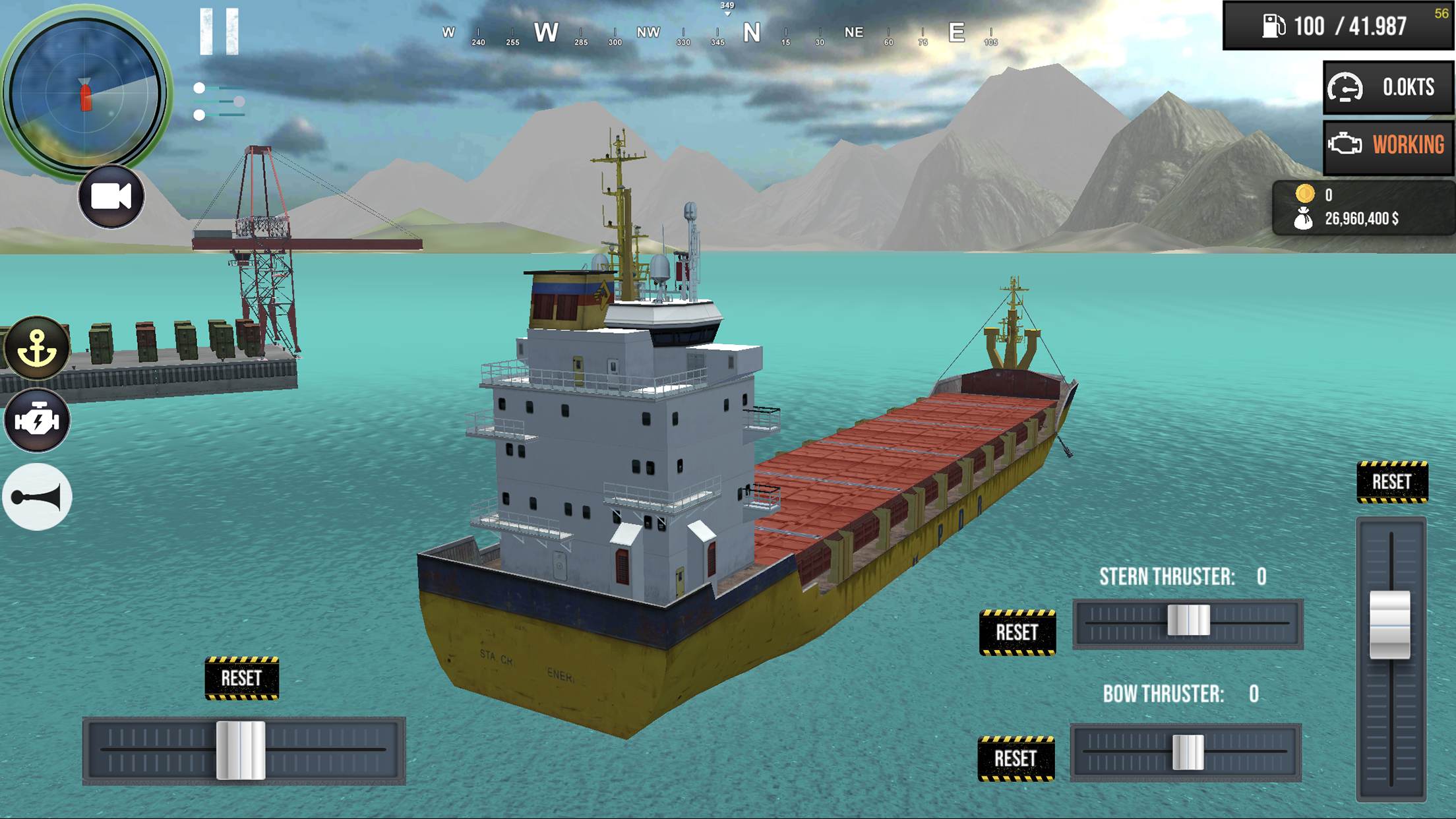Click the WORKING engine status indicator
This screenshot has height=819, width=1456.
[1387, 145]
